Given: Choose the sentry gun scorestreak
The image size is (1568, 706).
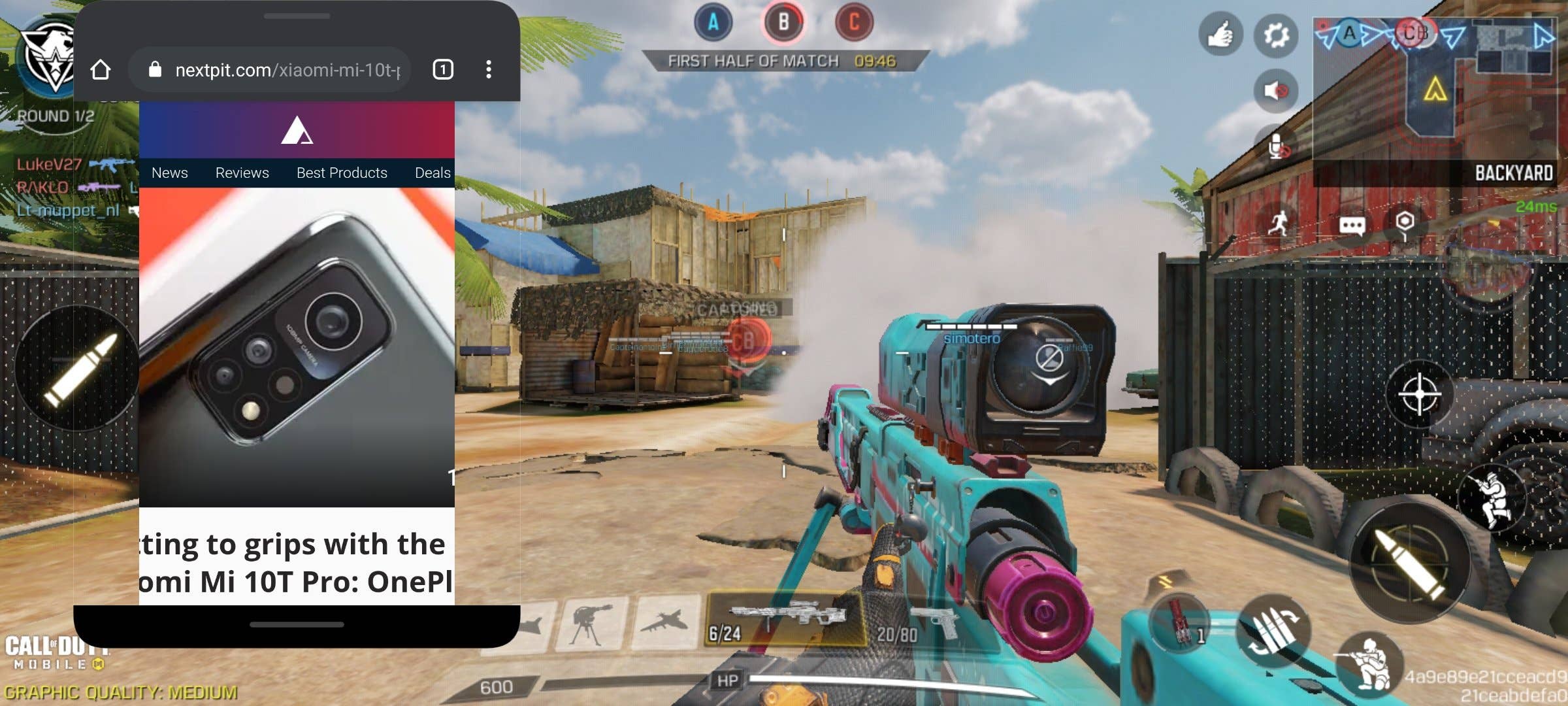Looking at the screenshot, I should pyautogui.click(x=591, y=624).
